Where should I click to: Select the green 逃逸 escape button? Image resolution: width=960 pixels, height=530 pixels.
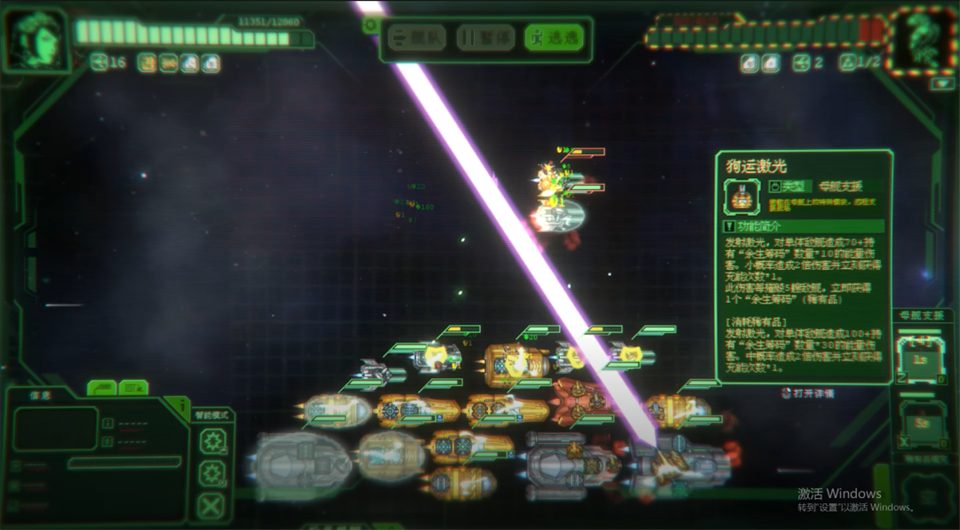552,38
